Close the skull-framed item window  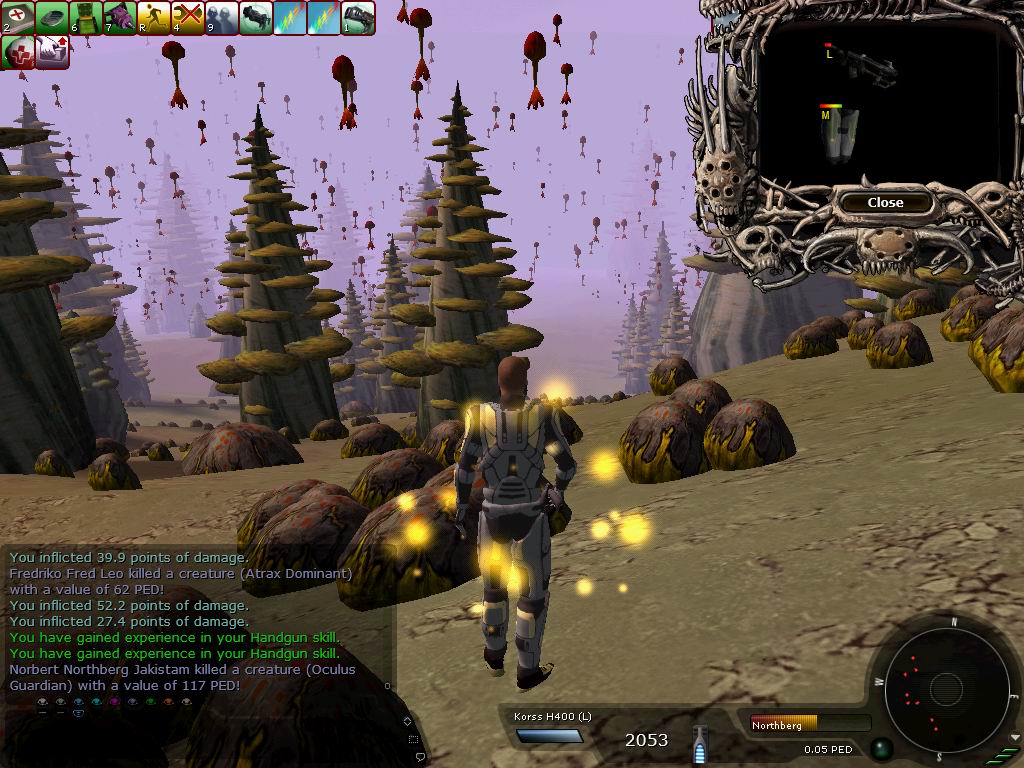885,202
